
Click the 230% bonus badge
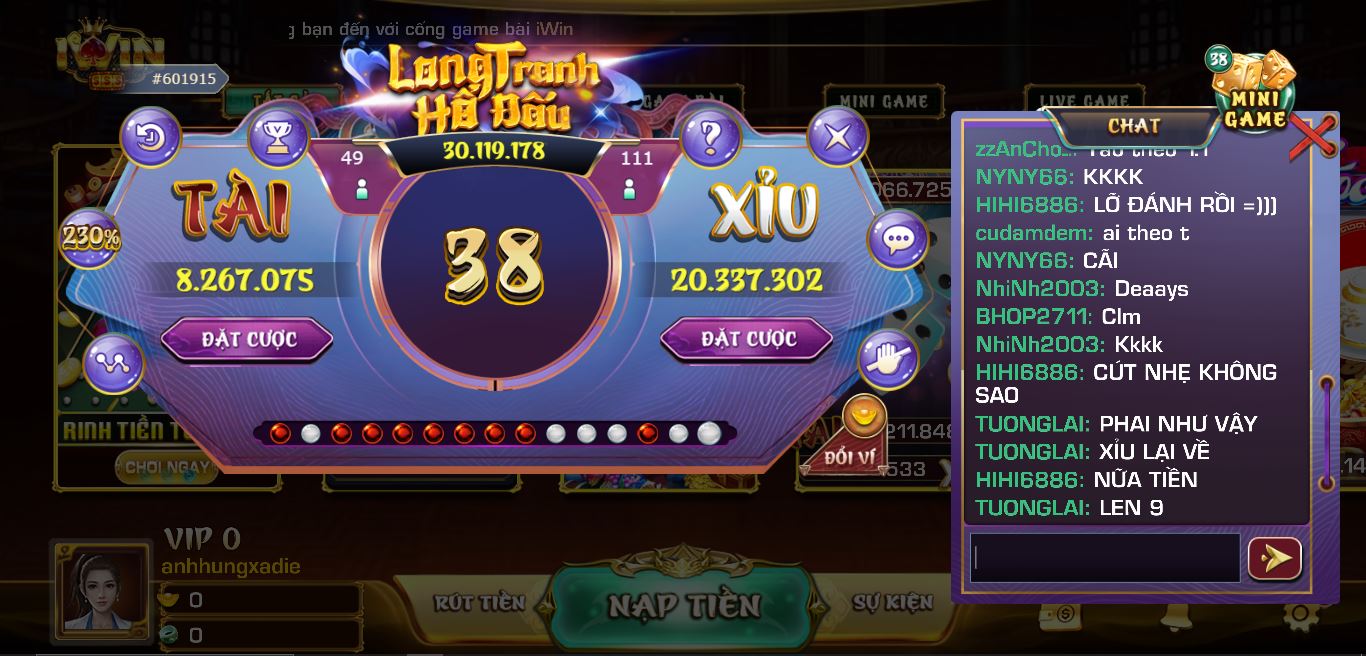pos(91,237)
